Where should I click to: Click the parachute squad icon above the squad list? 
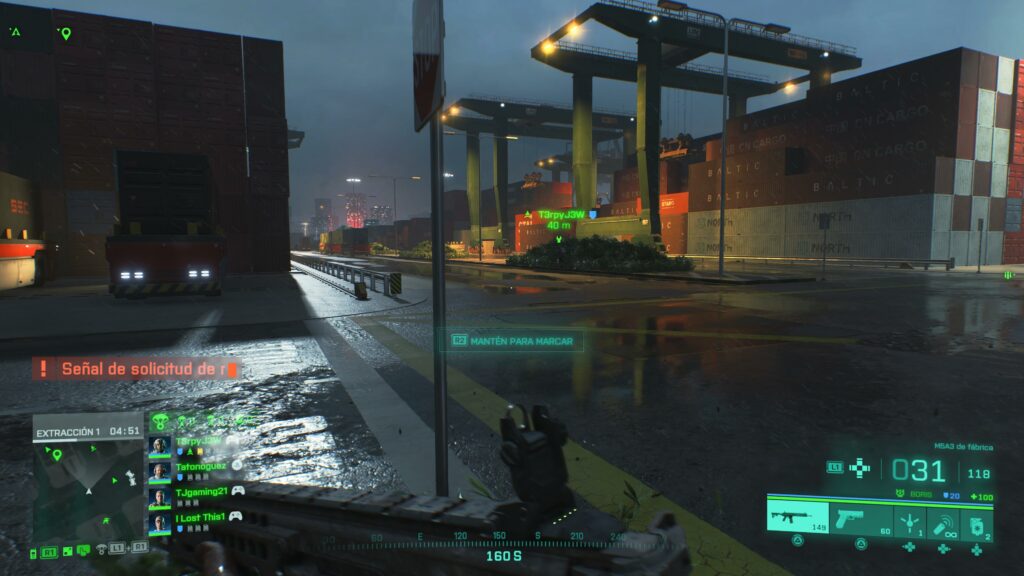click(x=161, y=421)
